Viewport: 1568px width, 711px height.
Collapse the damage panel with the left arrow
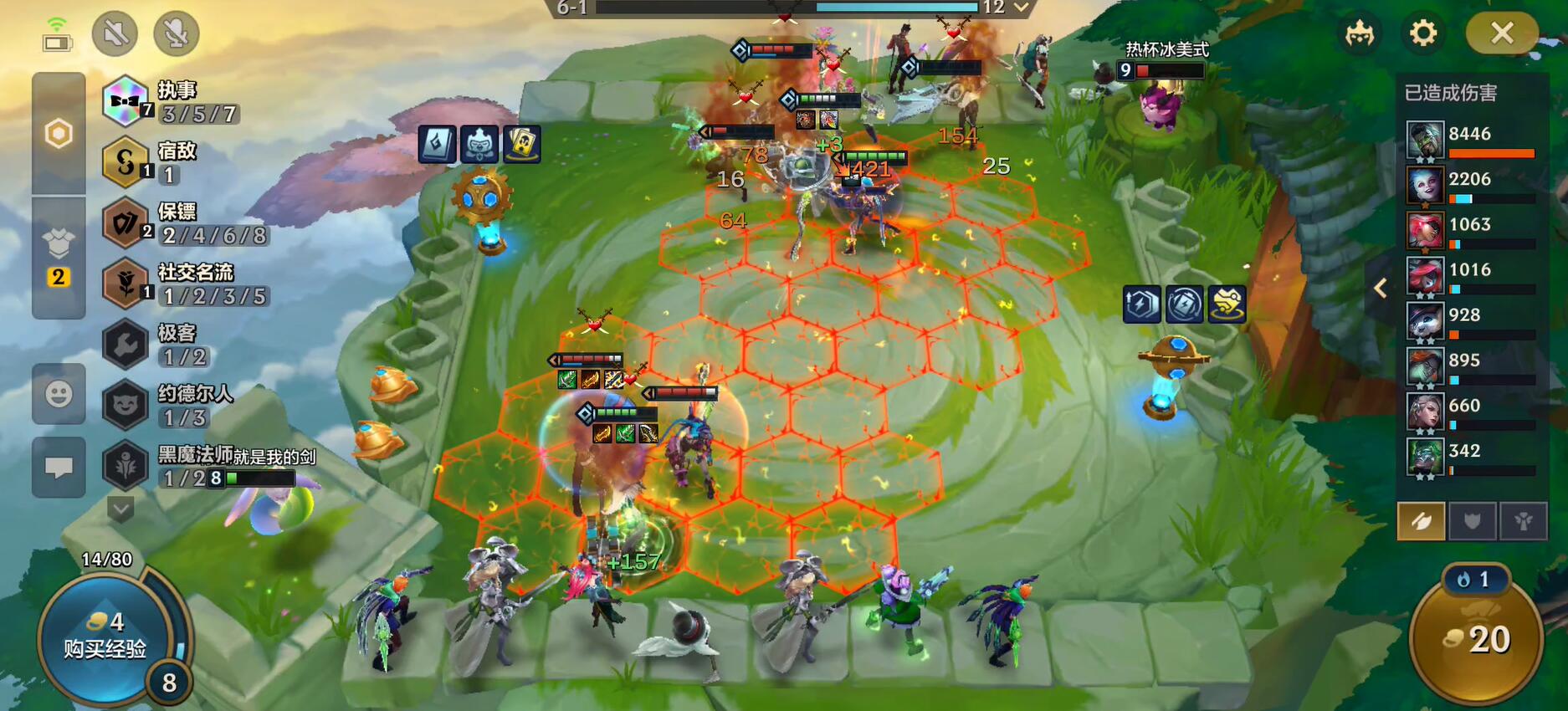tap(1381, 289)
